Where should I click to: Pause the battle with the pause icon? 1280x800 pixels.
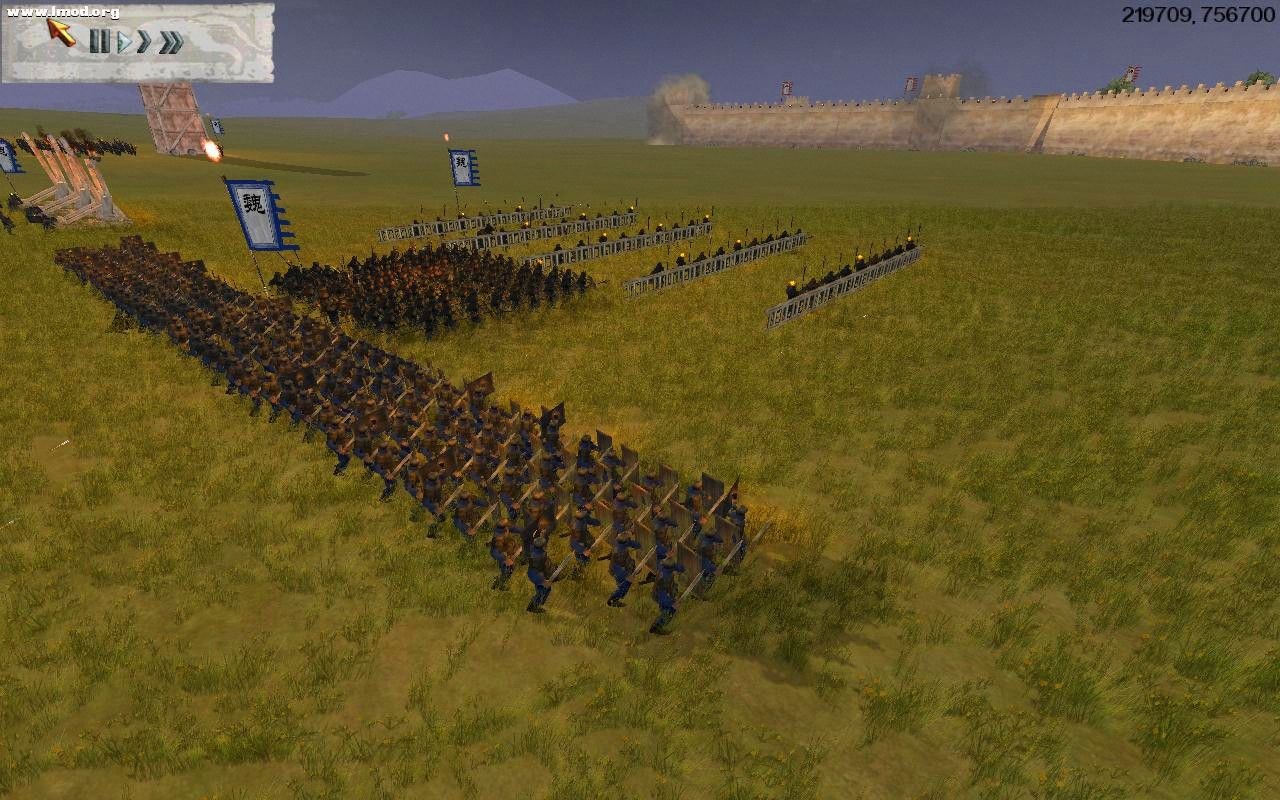[99, 42]
